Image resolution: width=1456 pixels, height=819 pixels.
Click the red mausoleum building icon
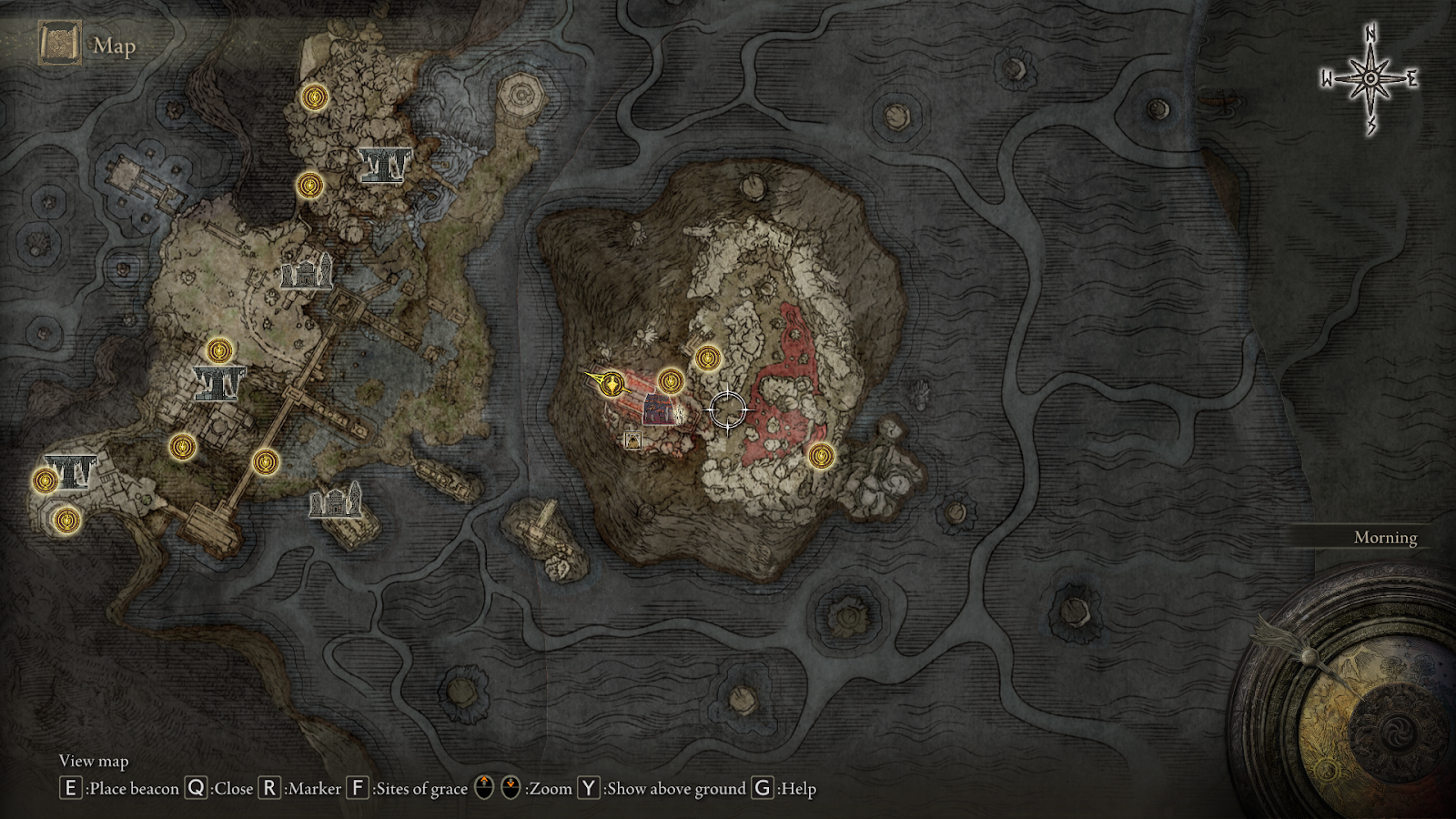(x=658, y=409)
